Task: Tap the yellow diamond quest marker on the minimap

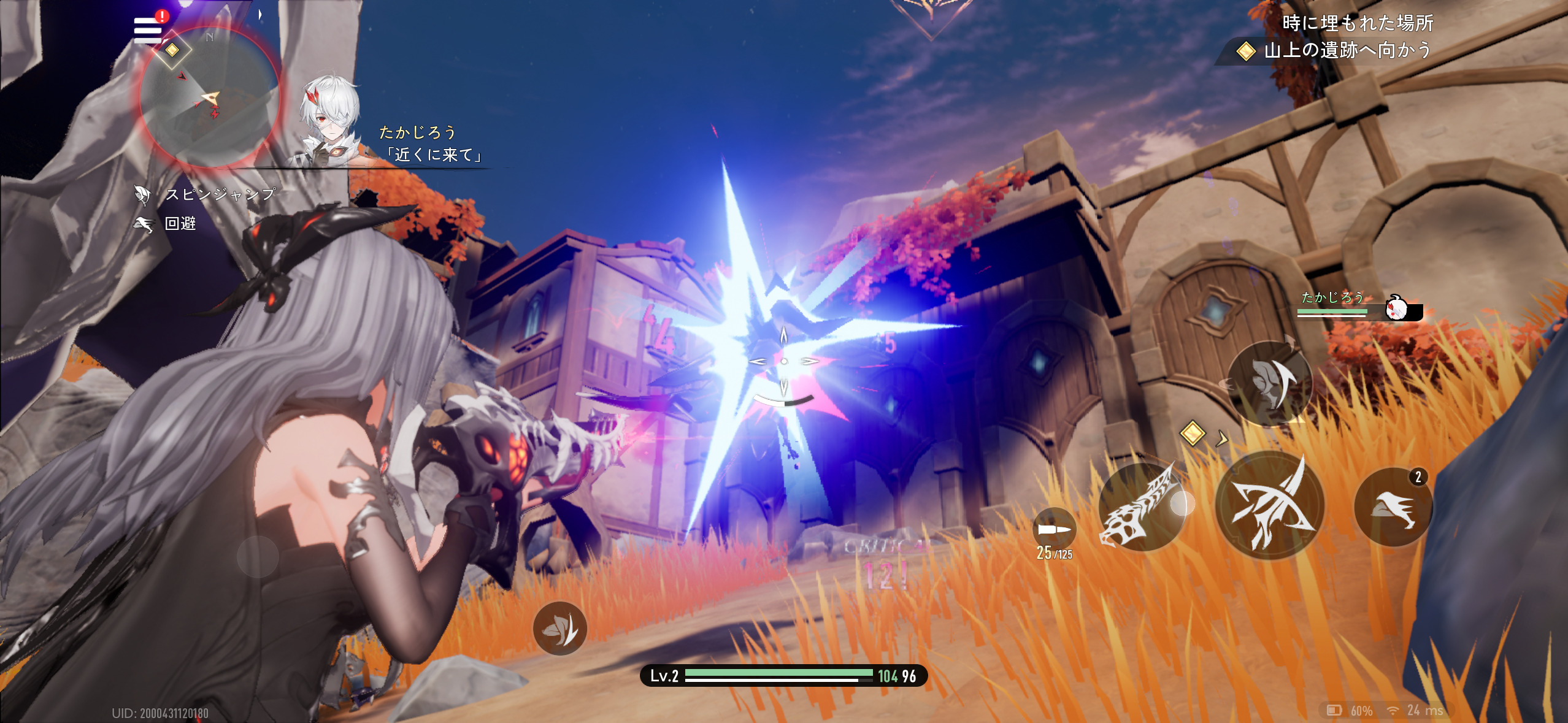Action: [x=172, y=50]
